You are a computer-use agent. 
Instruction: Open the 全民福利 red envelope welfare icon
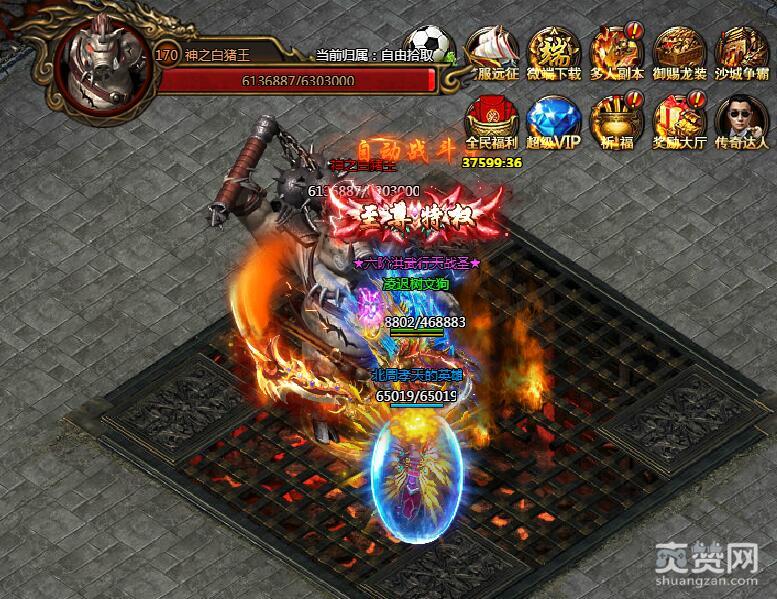(490, 117)
